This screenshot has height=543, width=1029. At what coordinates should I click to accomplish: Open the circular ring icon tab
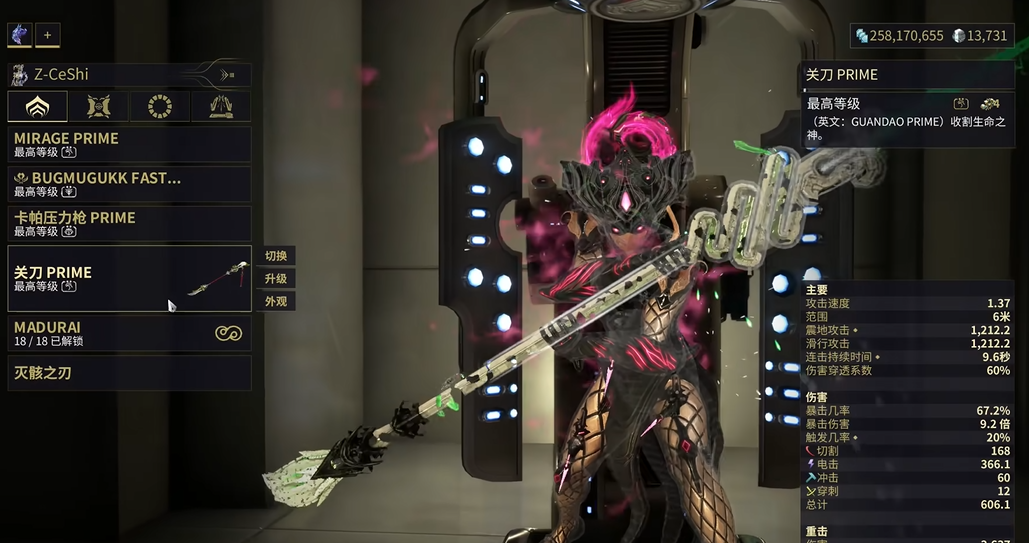[x=160, y=107]
